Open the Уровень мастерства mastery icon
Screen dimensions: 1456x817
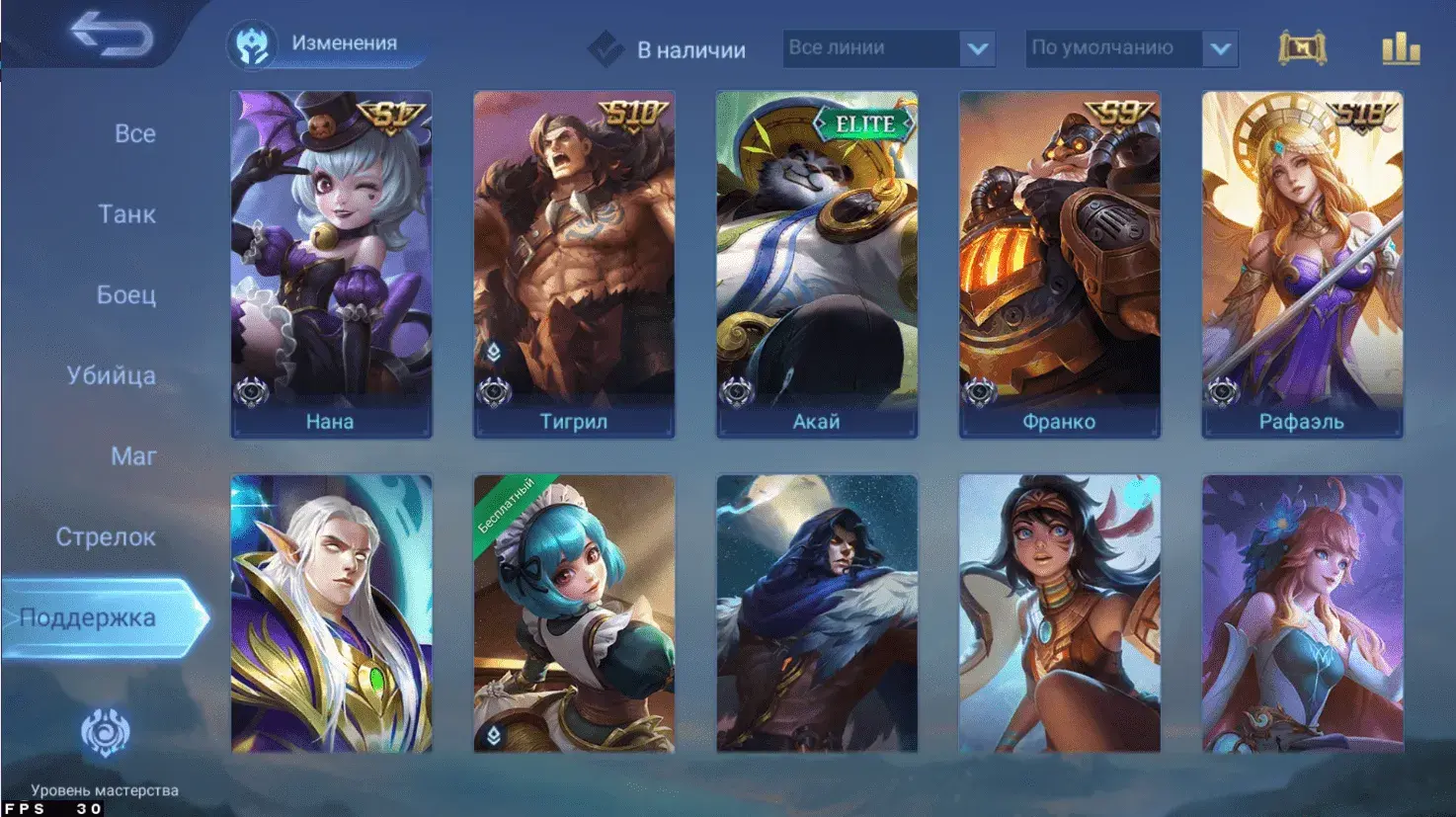tap(105, 734)
